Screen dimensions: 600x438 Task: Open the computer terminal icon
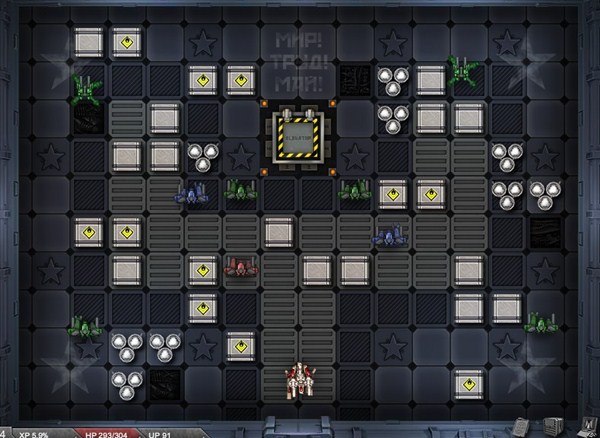click(x=587, y=427)
